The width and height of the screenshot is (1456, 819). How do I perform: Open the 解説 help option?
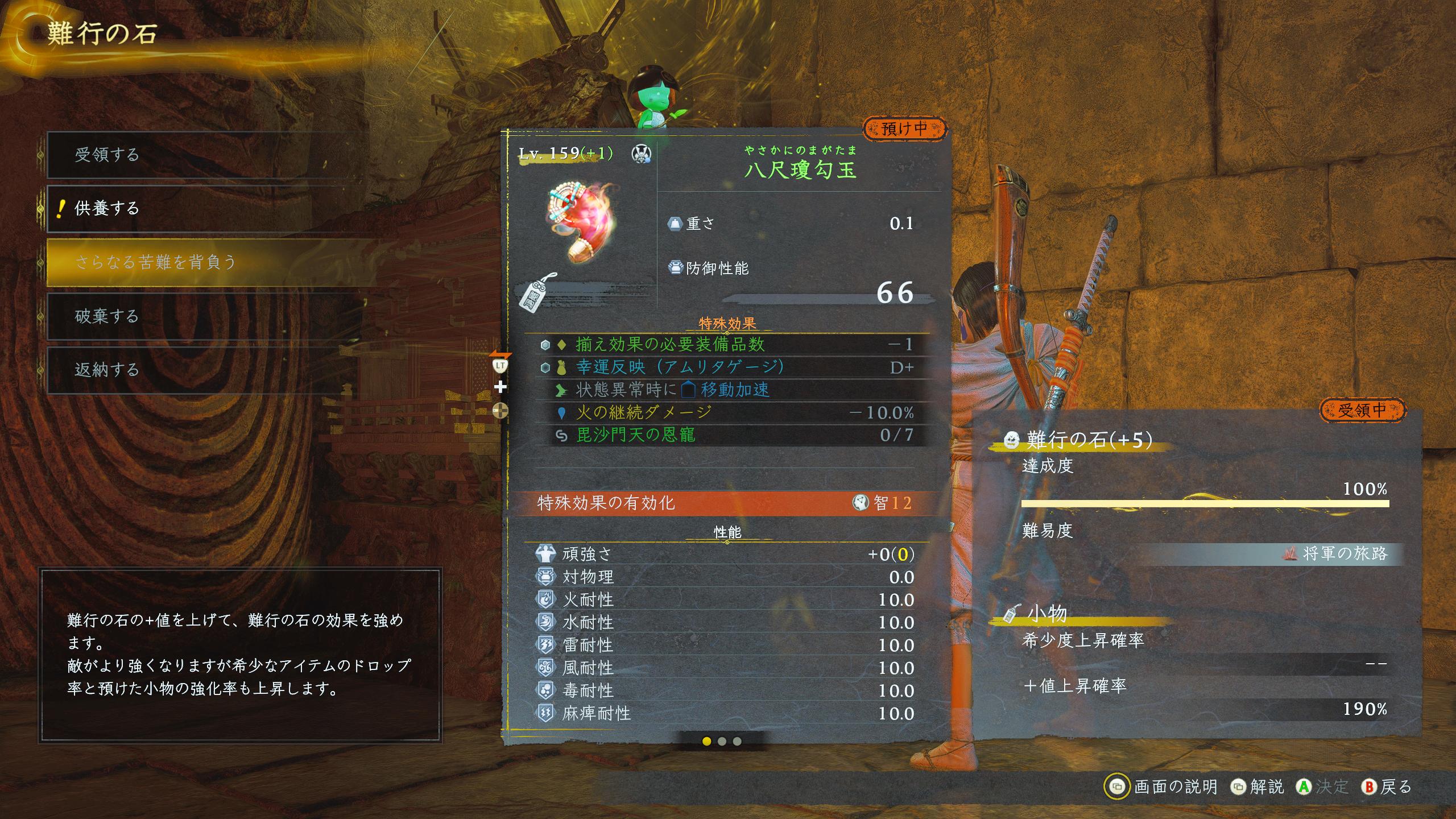coord(1258,787)
